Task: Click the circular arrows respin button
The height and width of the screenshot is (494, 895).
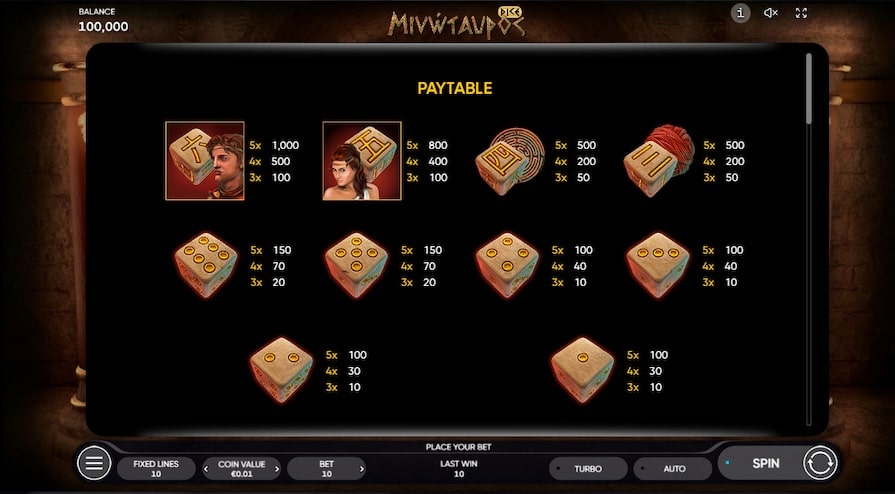Action: 819,463
